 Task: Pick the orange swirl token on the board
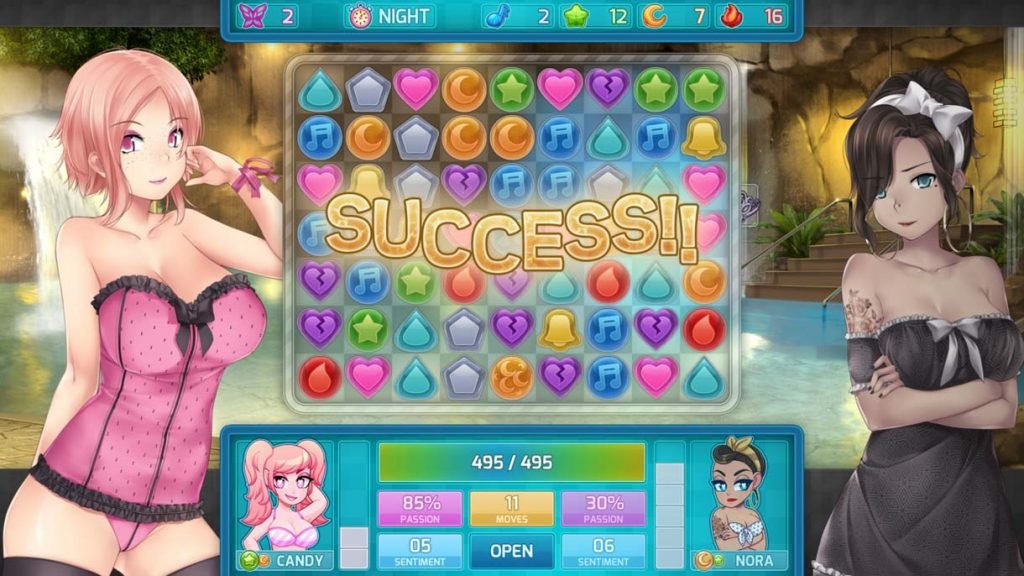pos(511,377)
